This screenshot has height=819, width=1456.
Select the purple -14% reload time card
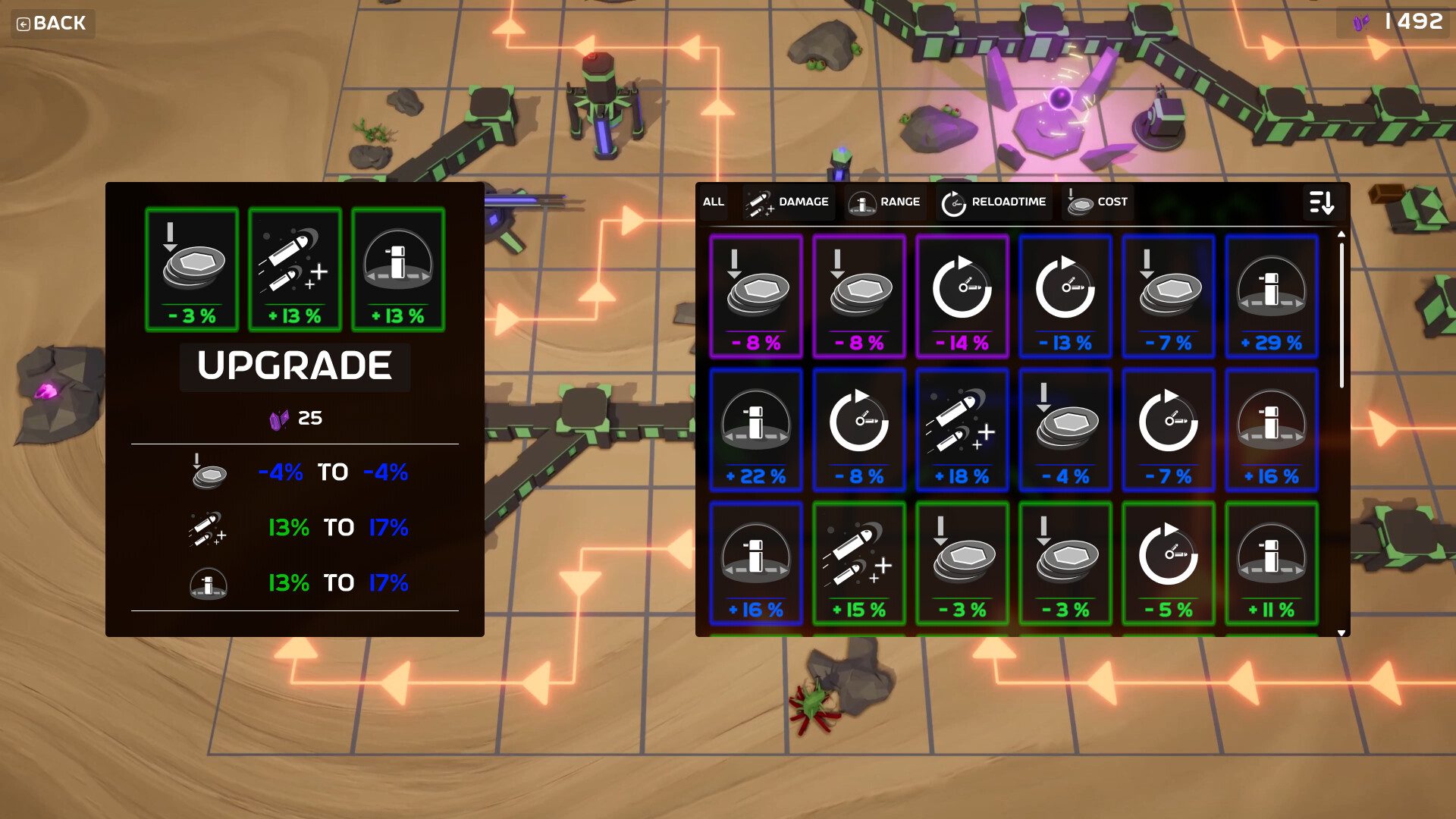(x=962, y=296)
